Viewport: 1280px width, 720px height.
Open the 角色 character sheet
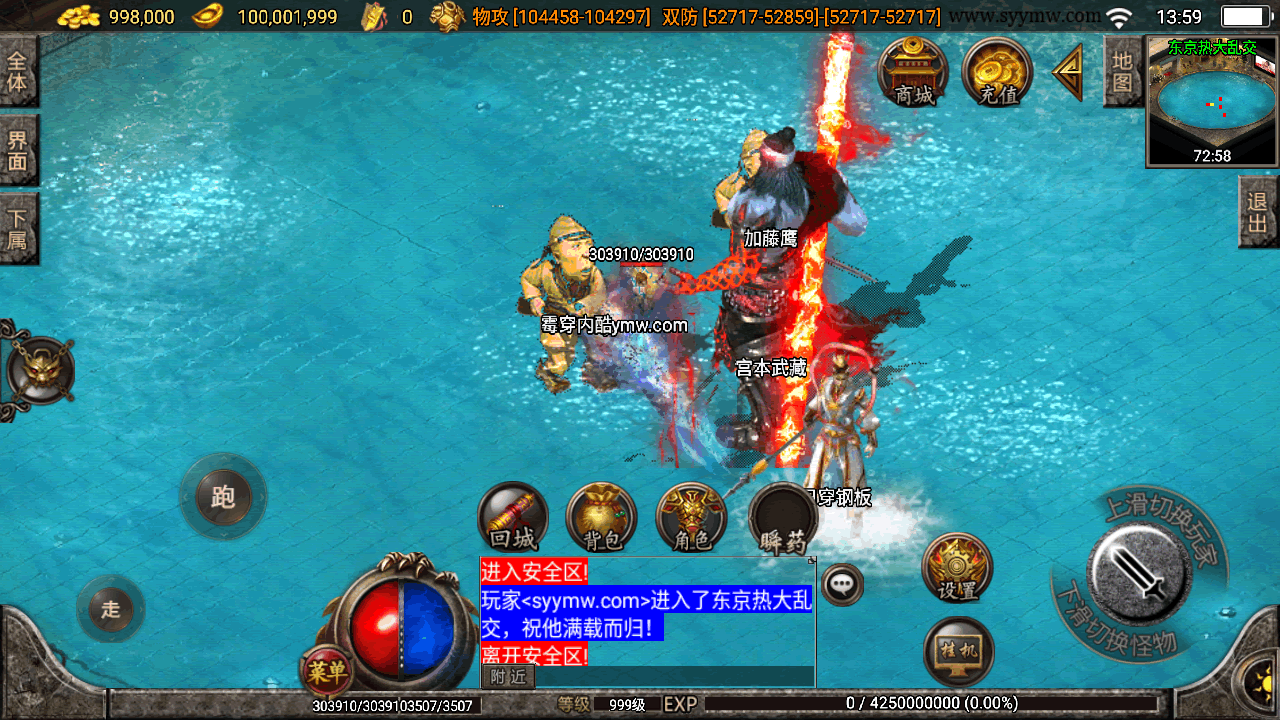coord(691,517)
